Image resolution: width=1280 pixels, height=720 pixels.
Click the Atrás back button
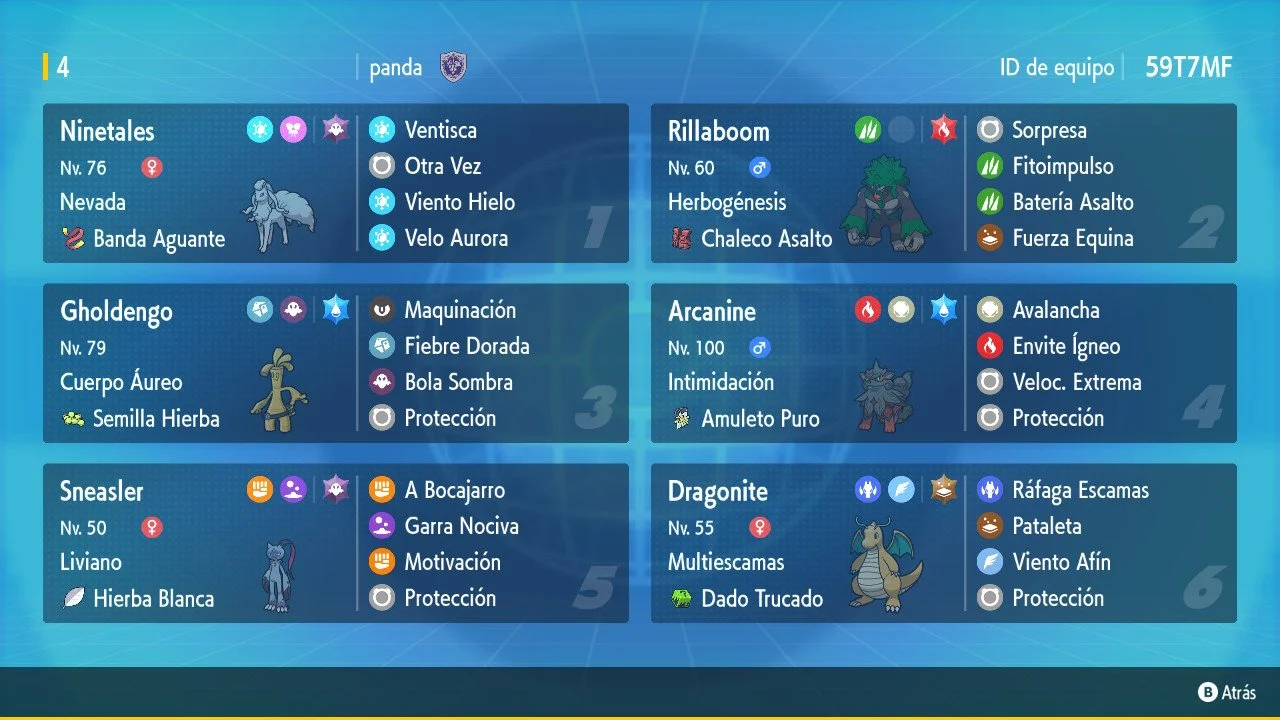[1227, 692]
